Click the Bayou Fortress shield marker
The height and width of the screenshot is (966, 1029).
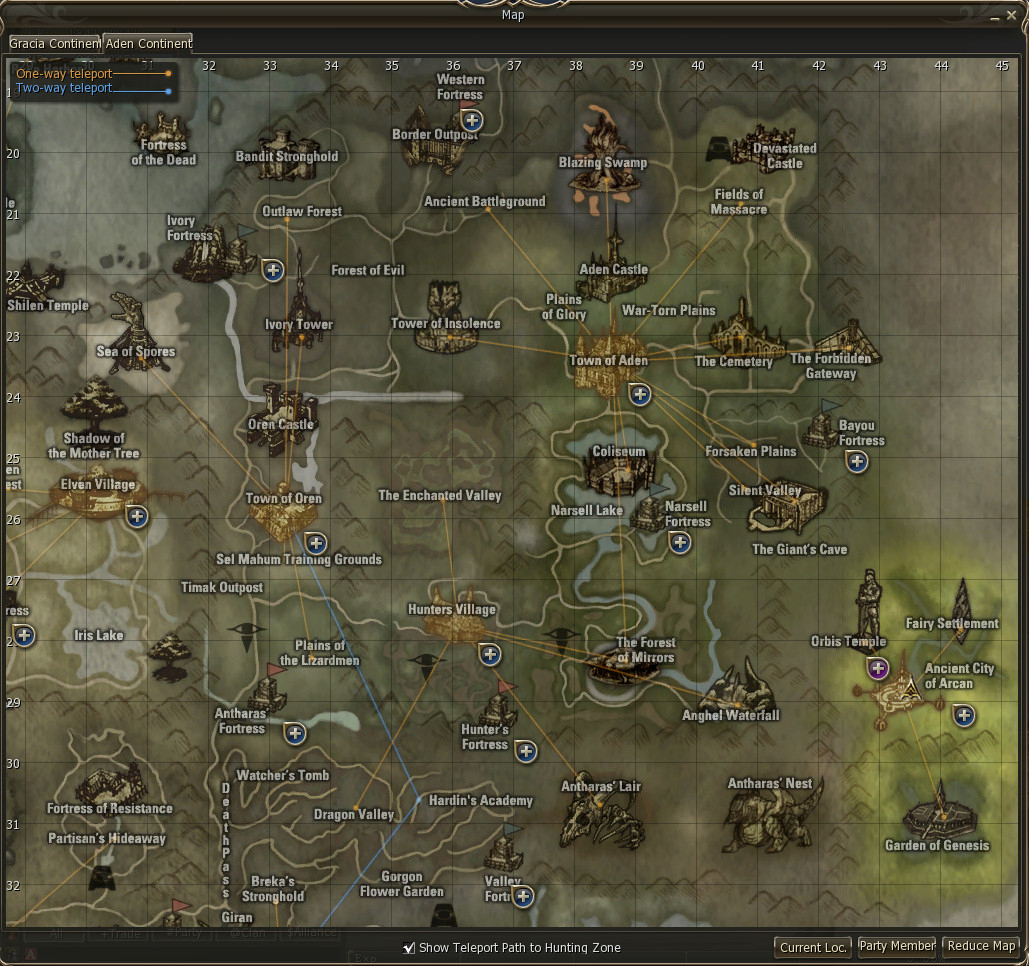[x=856, y=461]
